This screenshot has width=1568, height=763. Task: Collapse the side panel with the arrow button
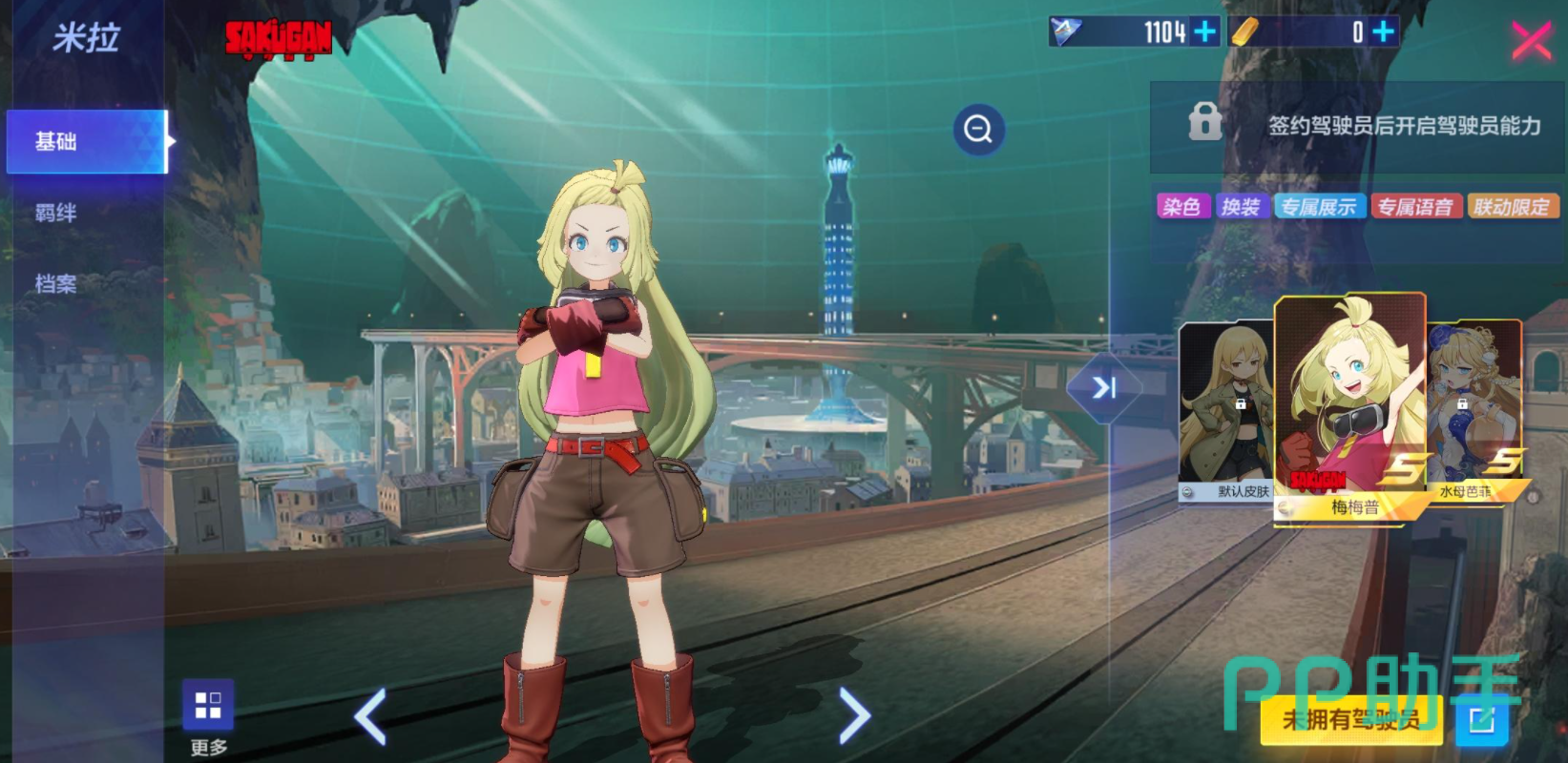(1104, 387)
